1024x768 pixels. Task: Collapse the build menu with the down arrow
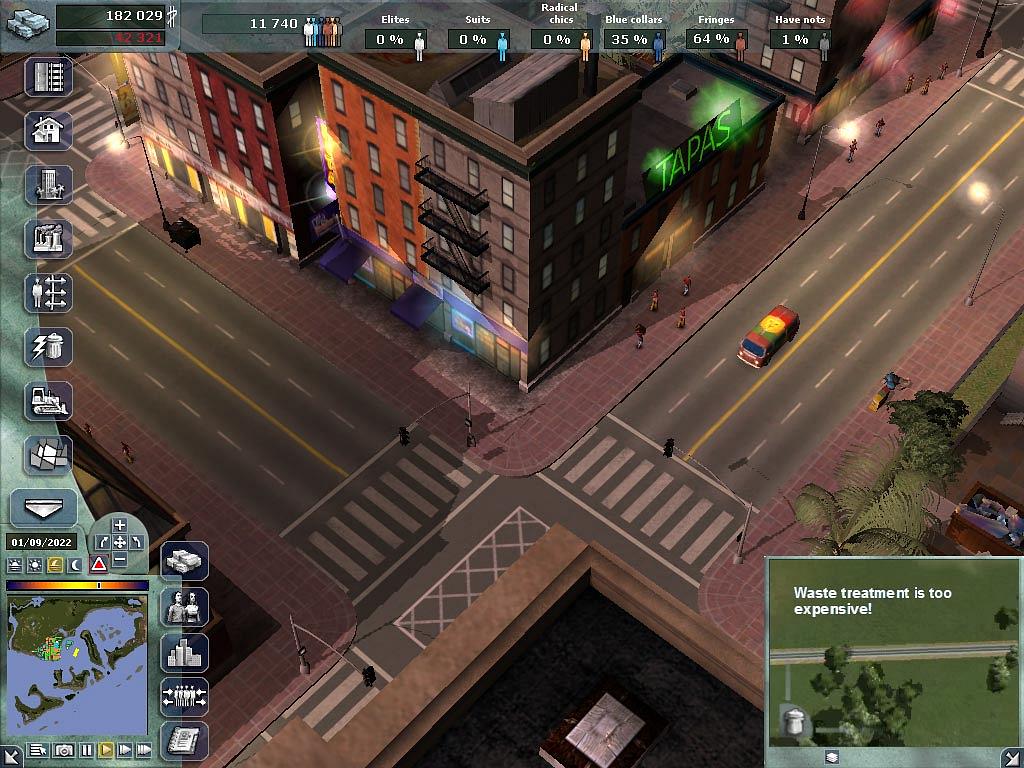click(44, 508)
